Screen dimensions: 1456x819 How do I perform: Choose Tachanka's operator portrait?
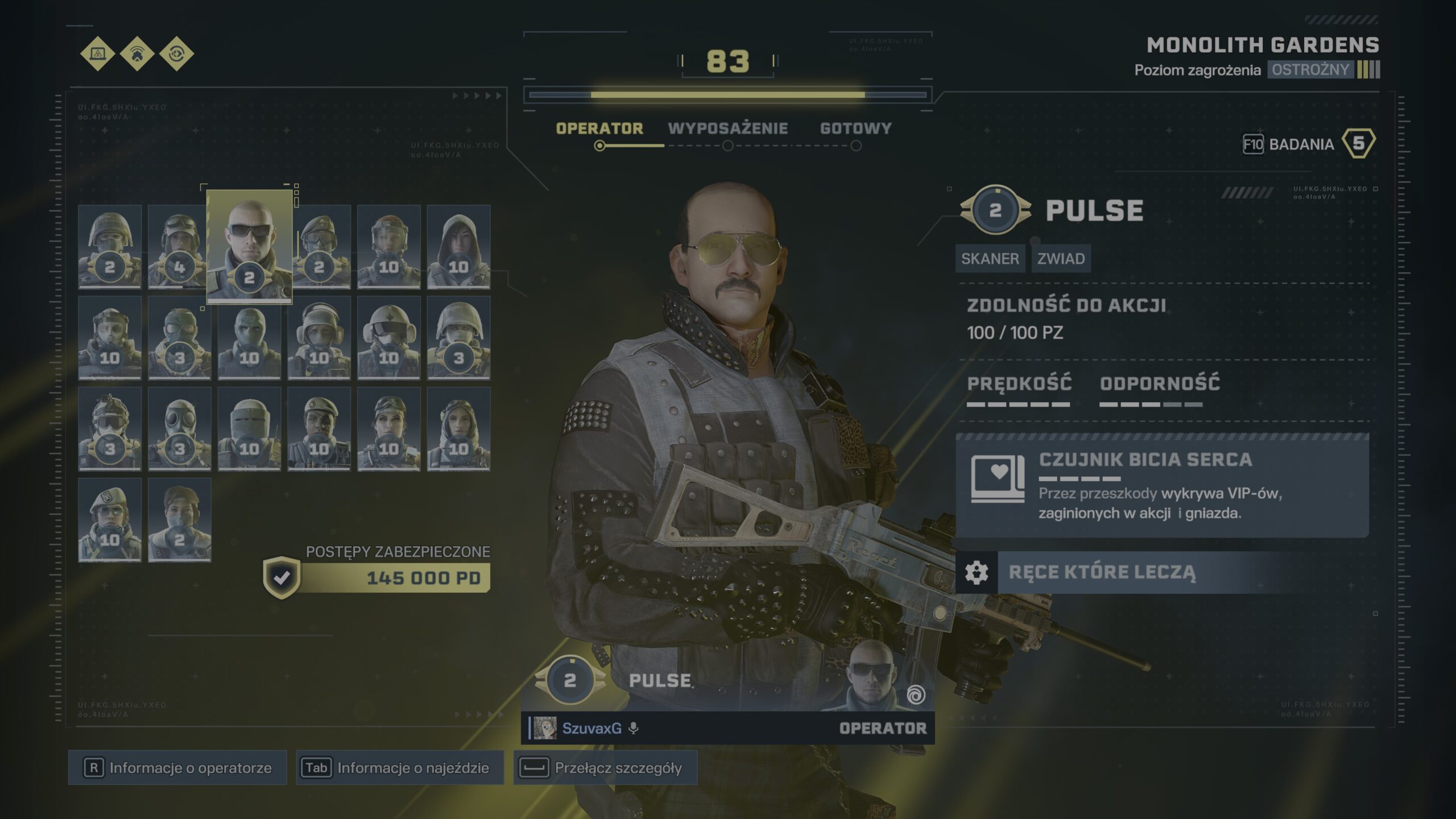[249, 429]
